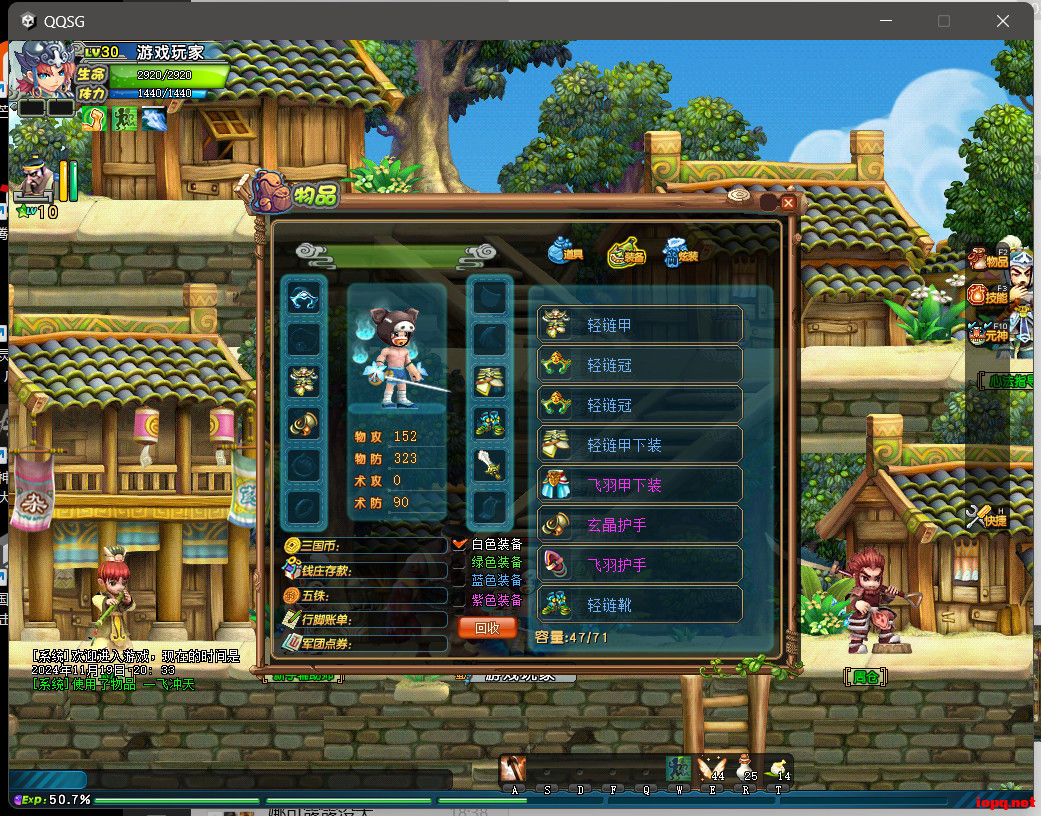Select the purple 飞羽甲下装 item
Viewport: 1041px width, 816px height.
click(640, 485)
